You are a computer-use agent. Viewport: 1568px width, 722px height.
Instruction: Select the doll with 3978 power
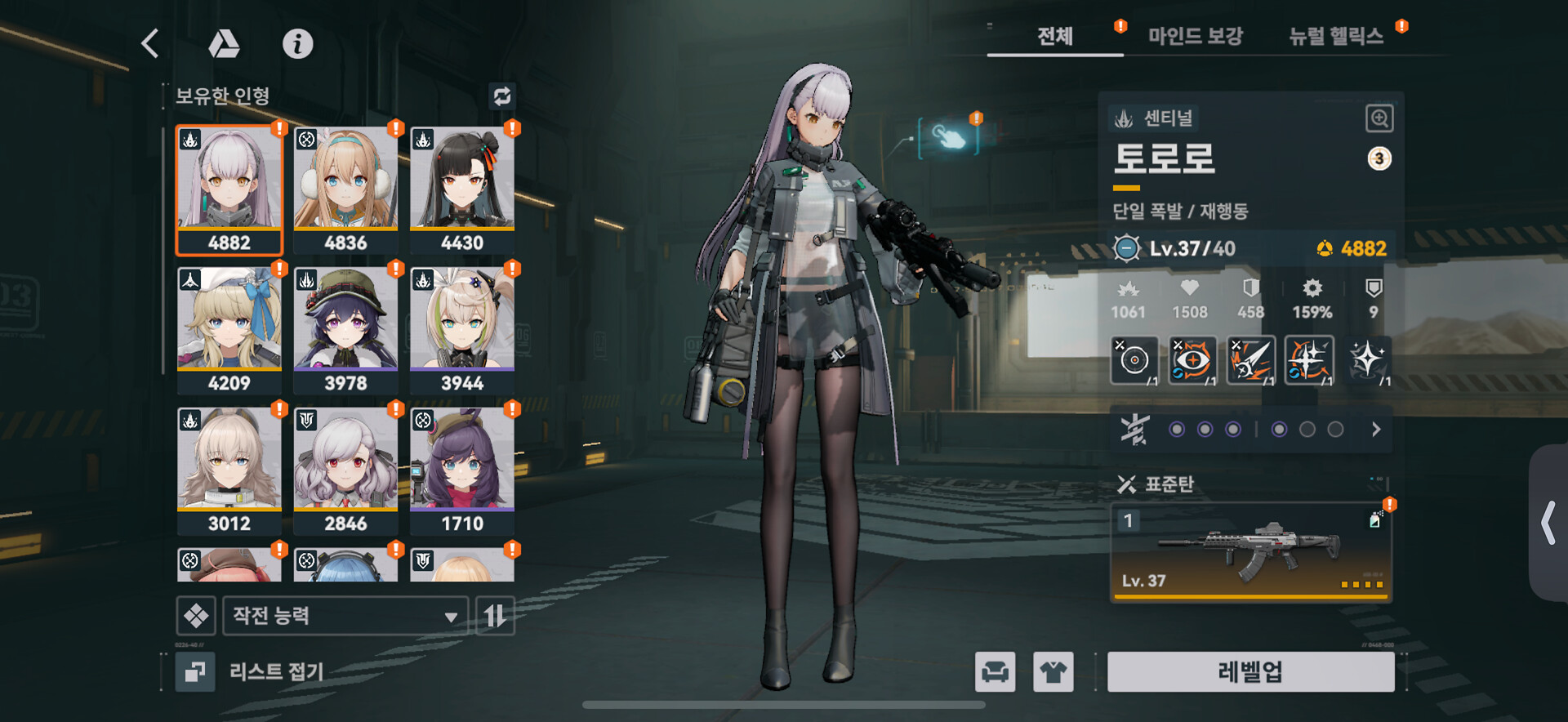[345, 330]
